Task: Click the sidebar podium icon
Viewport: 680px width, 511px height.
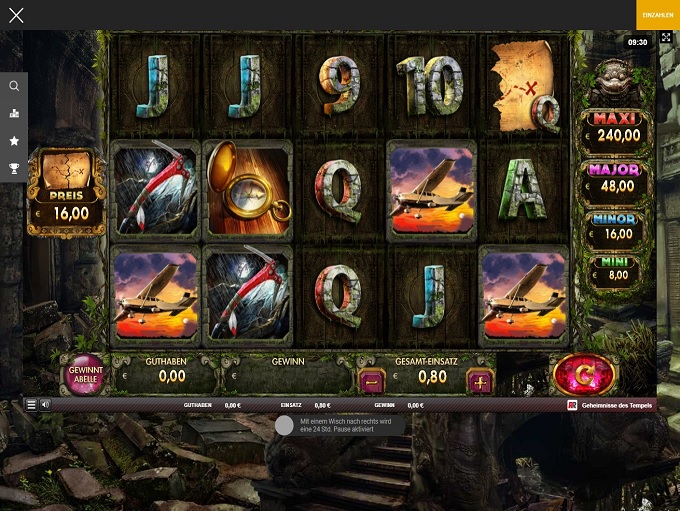Action: [x=14, y=113]
